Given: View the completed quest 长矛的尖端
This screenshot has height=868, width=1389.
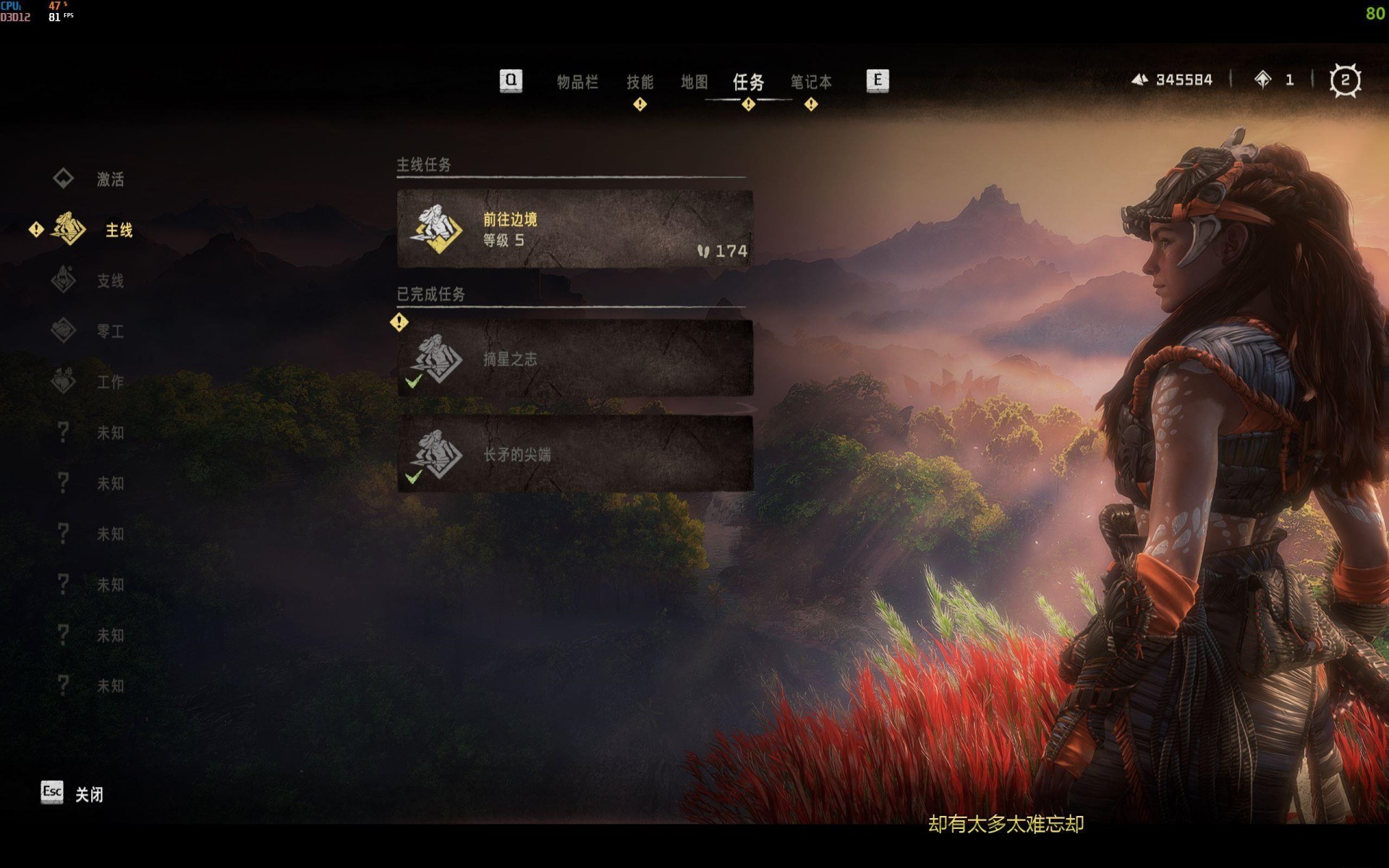Looking at the screenshot, I should (574, 454).
